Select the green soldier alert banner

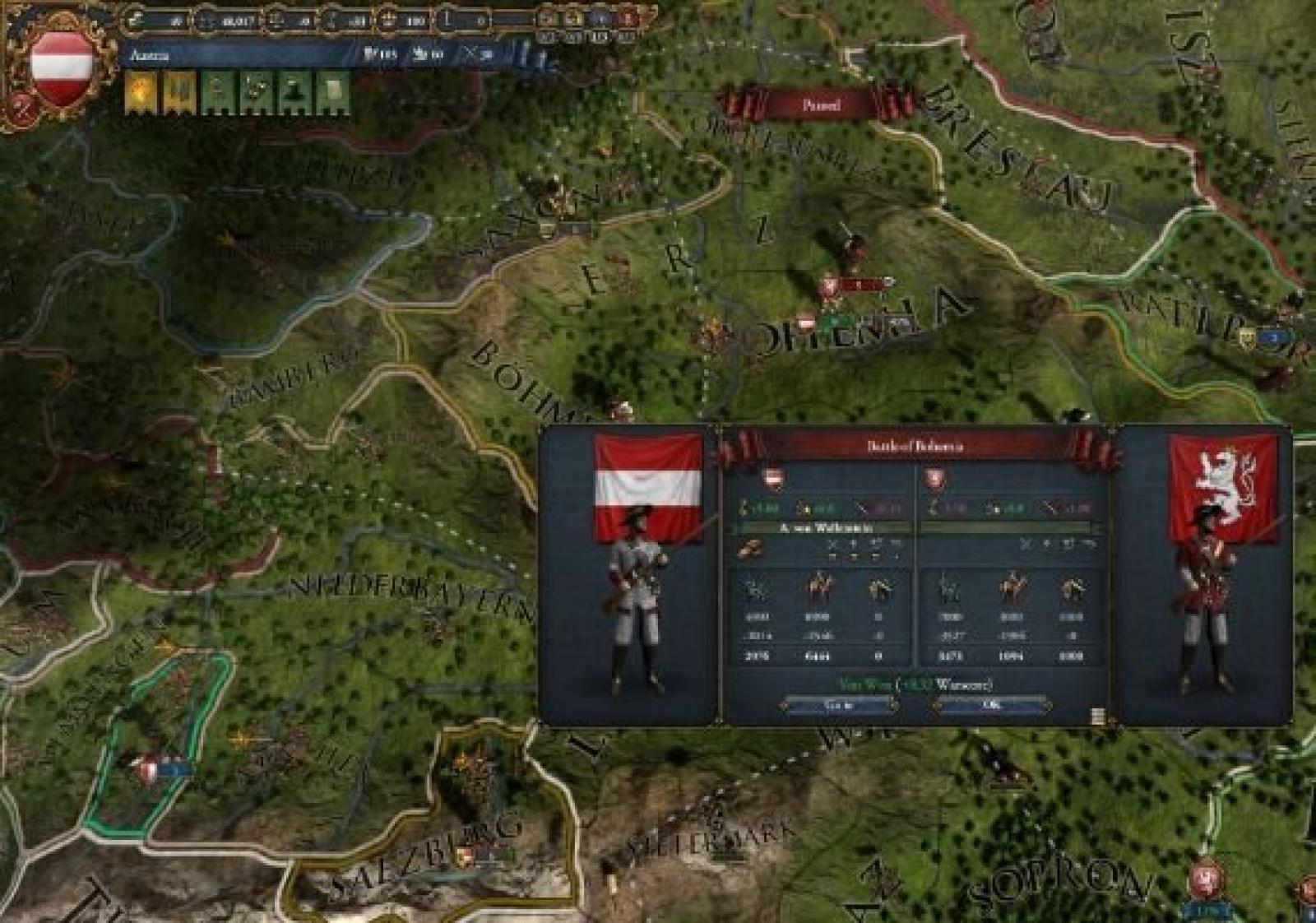pyautogui.click(x=217, y=93)
